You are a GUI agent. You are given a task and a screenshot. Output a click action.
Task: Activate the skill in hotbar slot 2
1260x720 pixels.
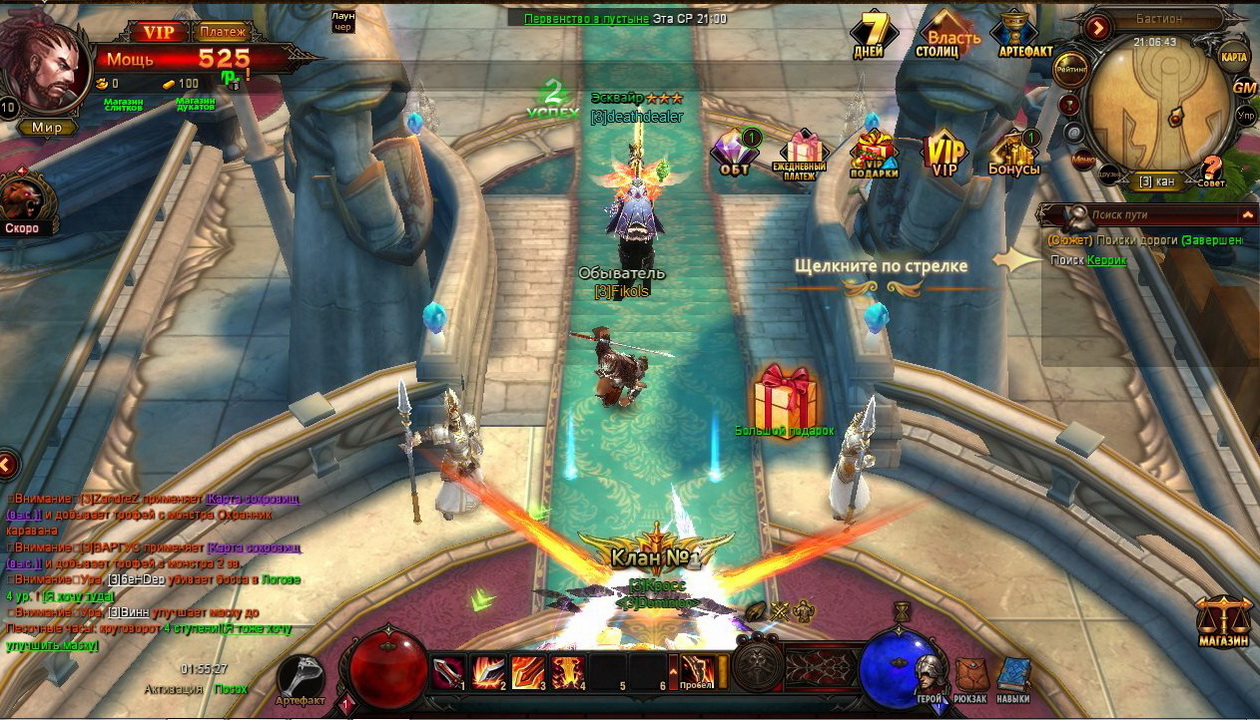[x=487, y=671]
